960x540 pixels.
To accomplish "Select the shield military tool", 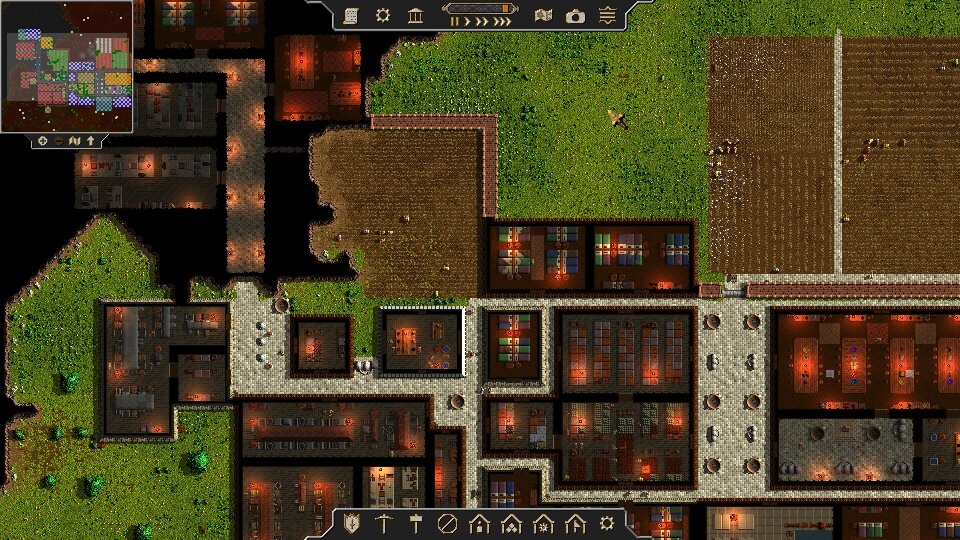I will [x=351, y=523].
